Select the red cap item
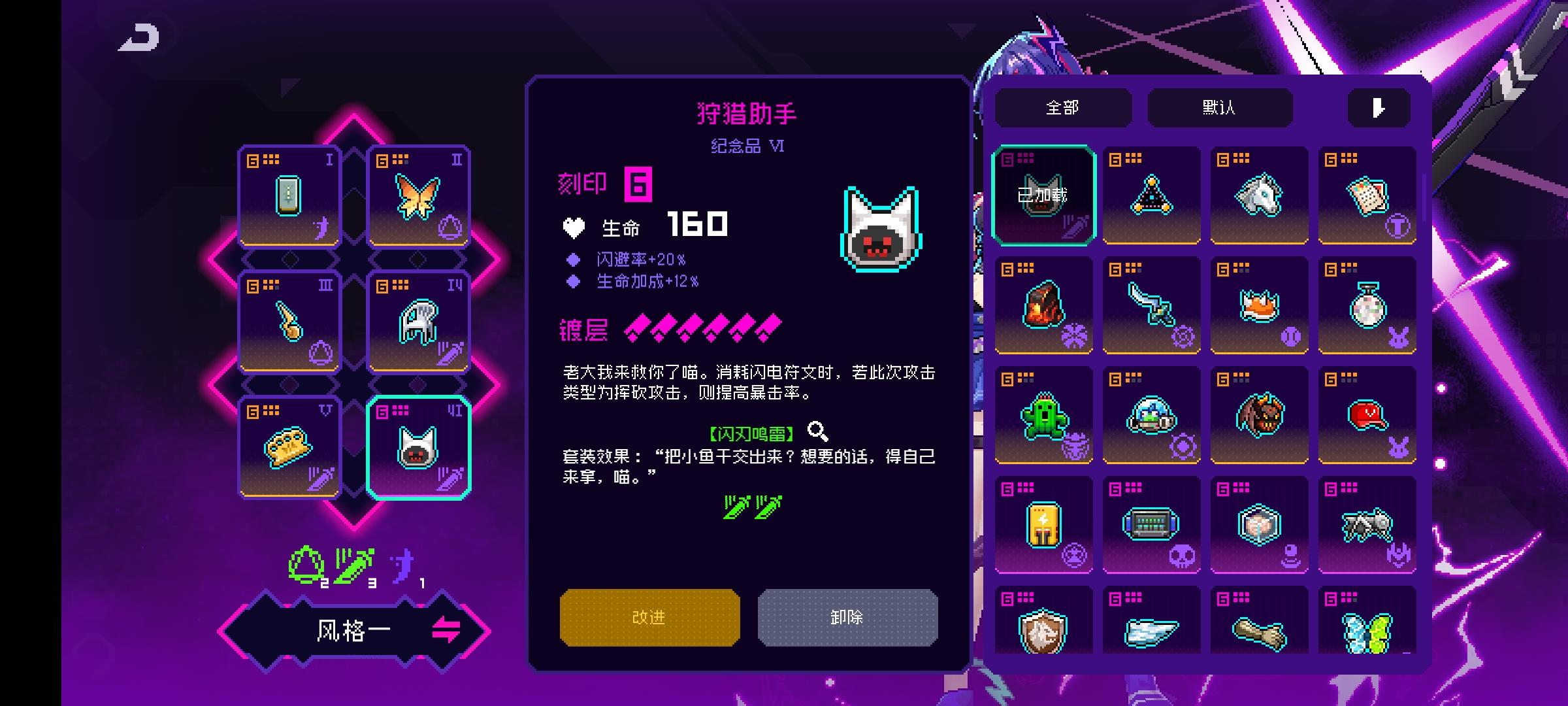1568x706 pixels. coord(1367,415)
